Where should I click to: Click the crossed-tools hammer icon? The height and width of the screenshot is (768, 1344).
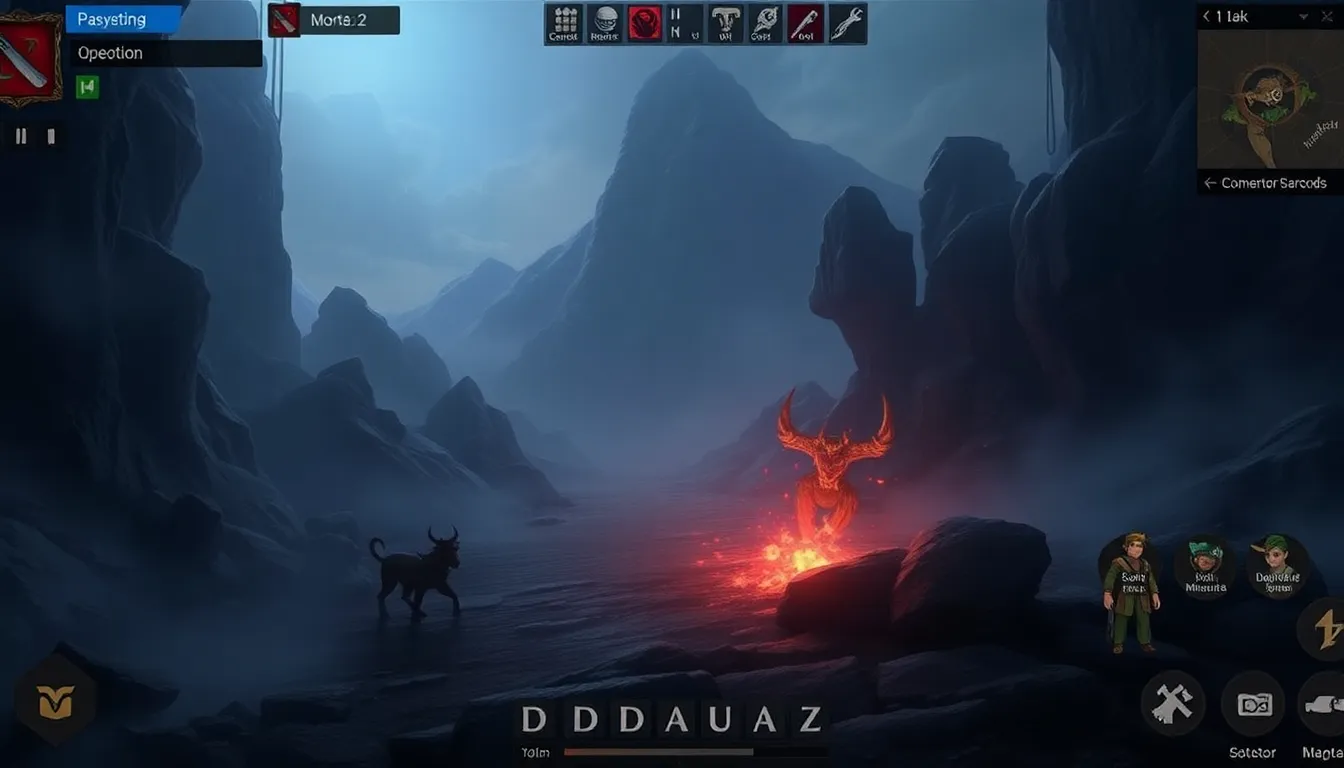pyautogui.click(x=1175, y=703)
